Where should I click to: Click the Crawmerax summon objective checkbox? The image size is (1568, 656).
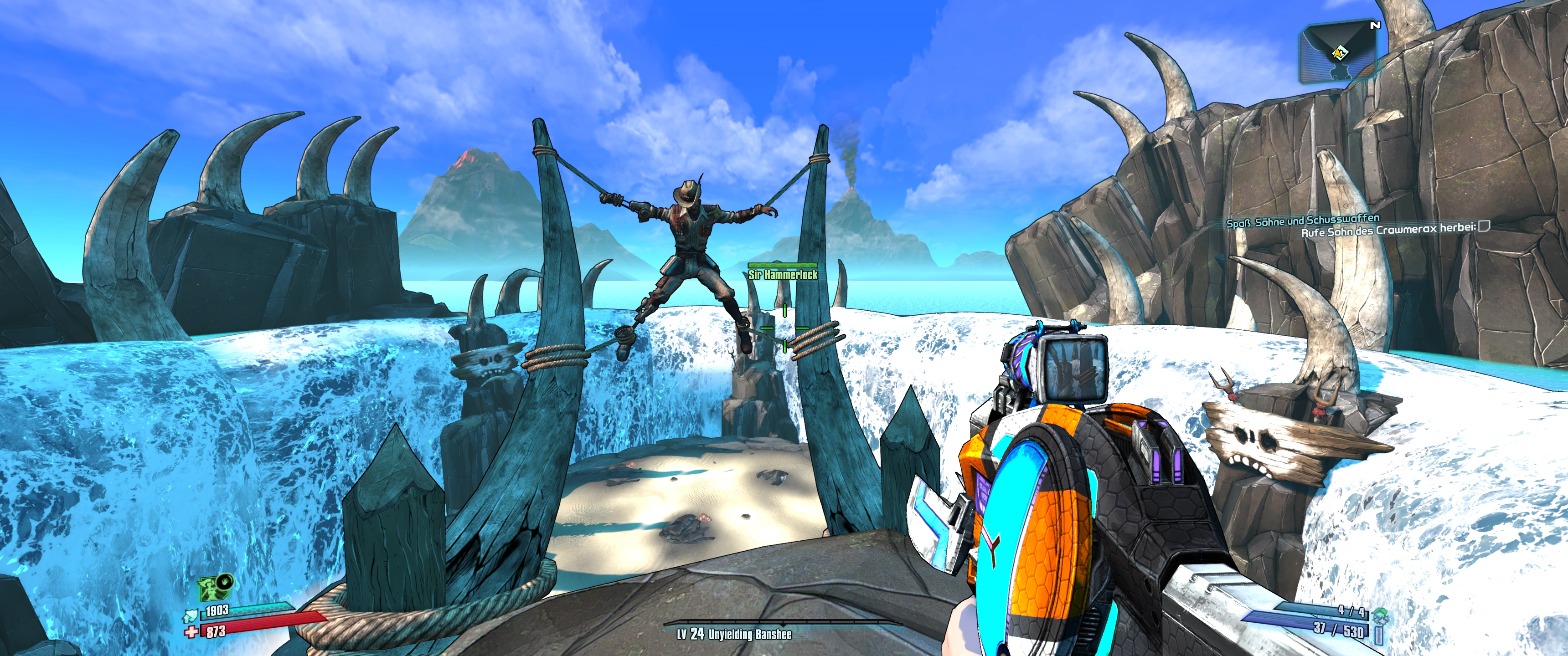click(1484, 227)
